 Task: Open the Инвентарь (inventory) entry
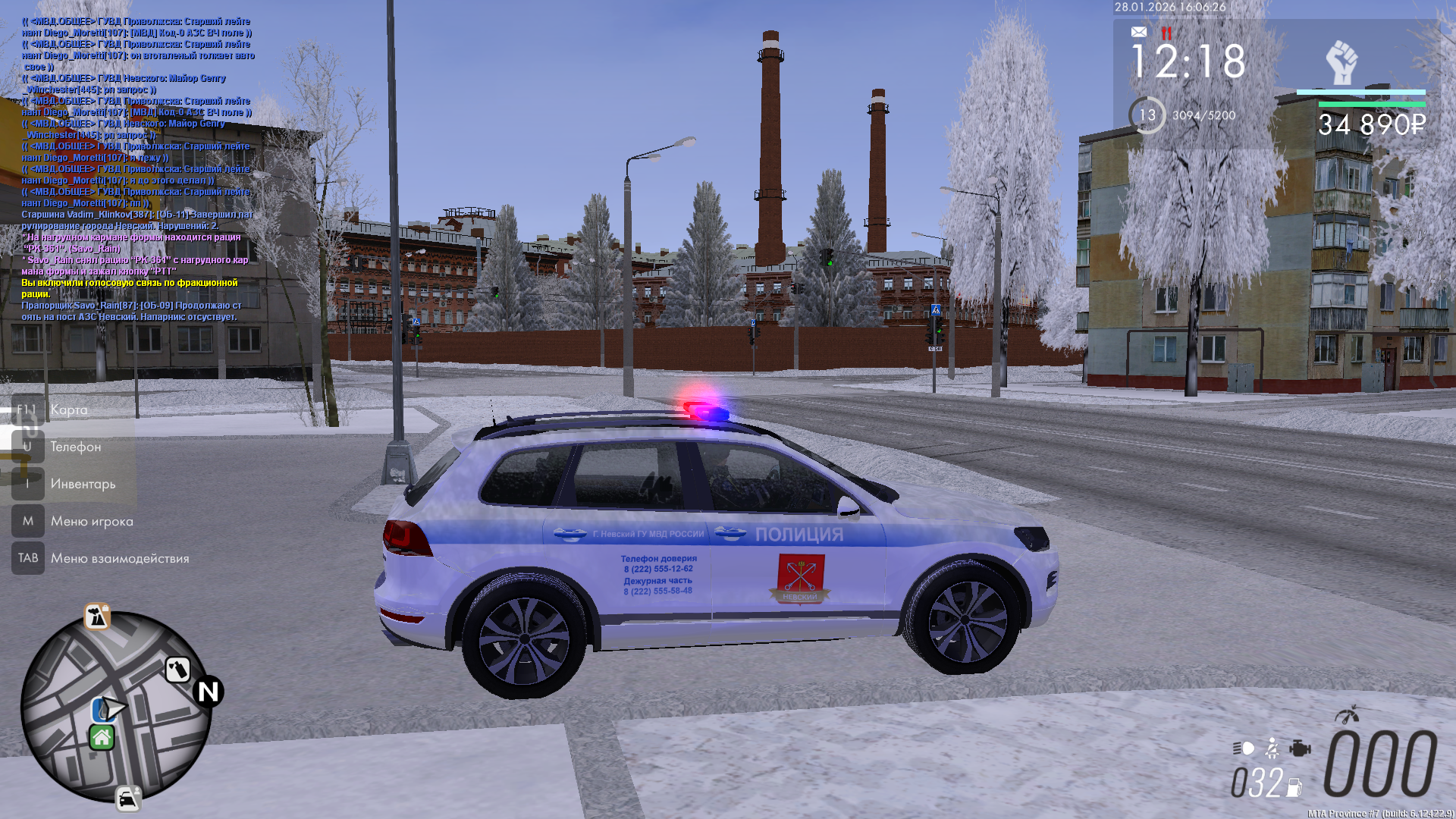(x=83, y=485)
